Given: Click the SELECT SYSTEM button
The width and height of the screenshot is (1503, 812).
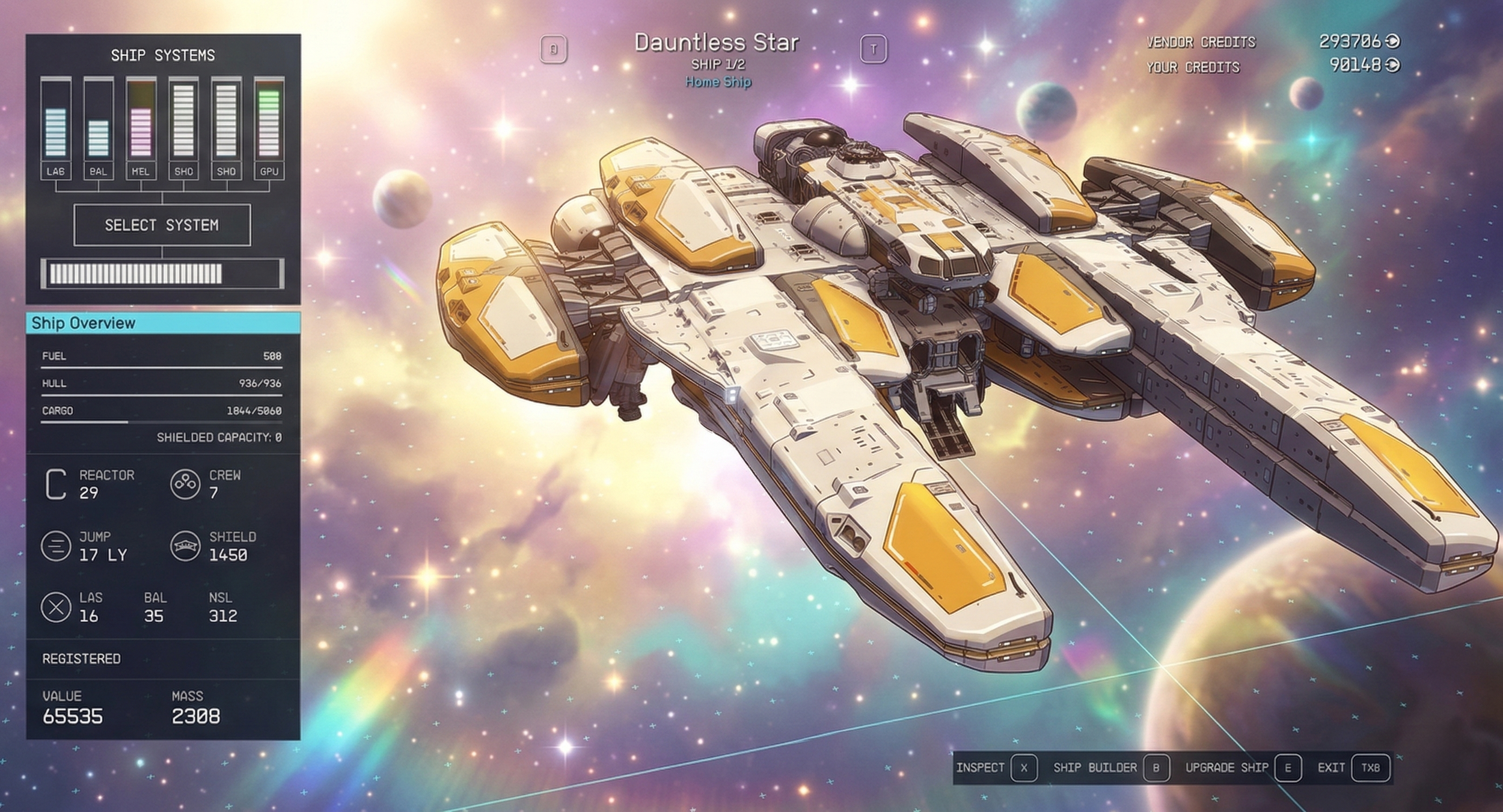Looking at the screenshot, I should 162,225.
